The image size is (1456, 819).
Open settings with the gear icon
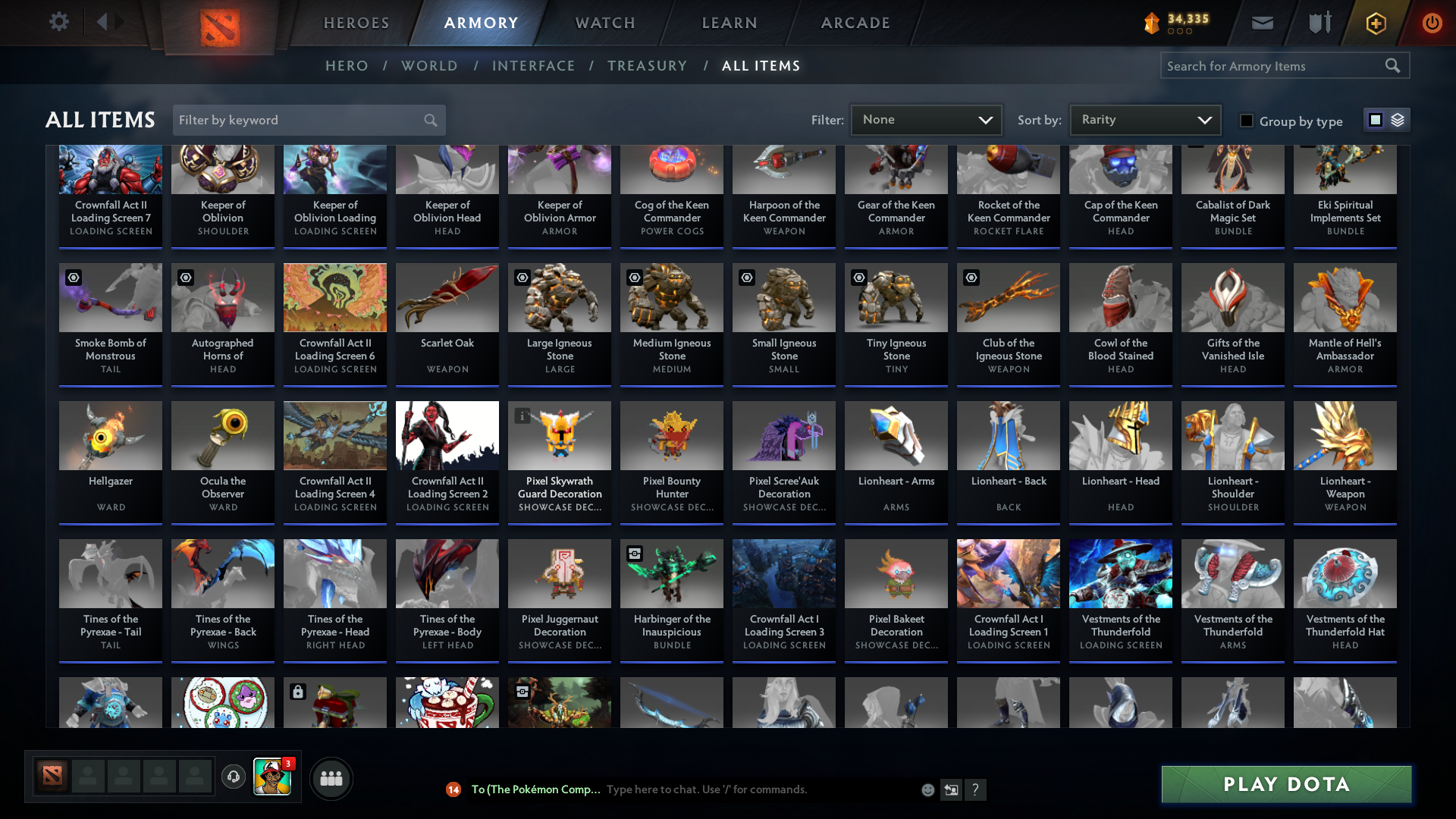[x=58, y=22]
